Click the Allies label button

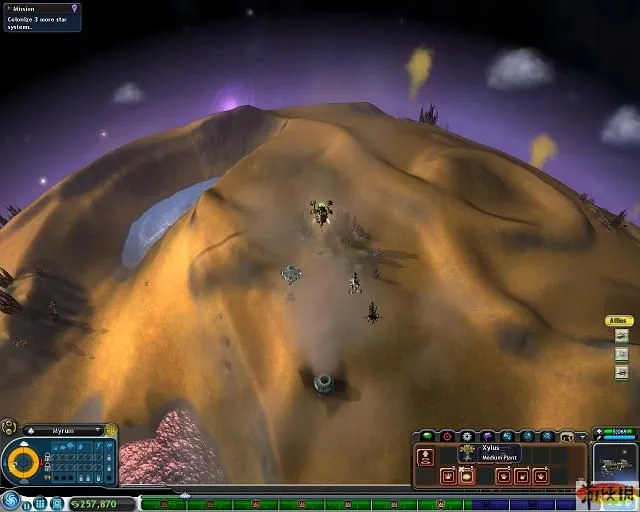click(x=620, y=321)
